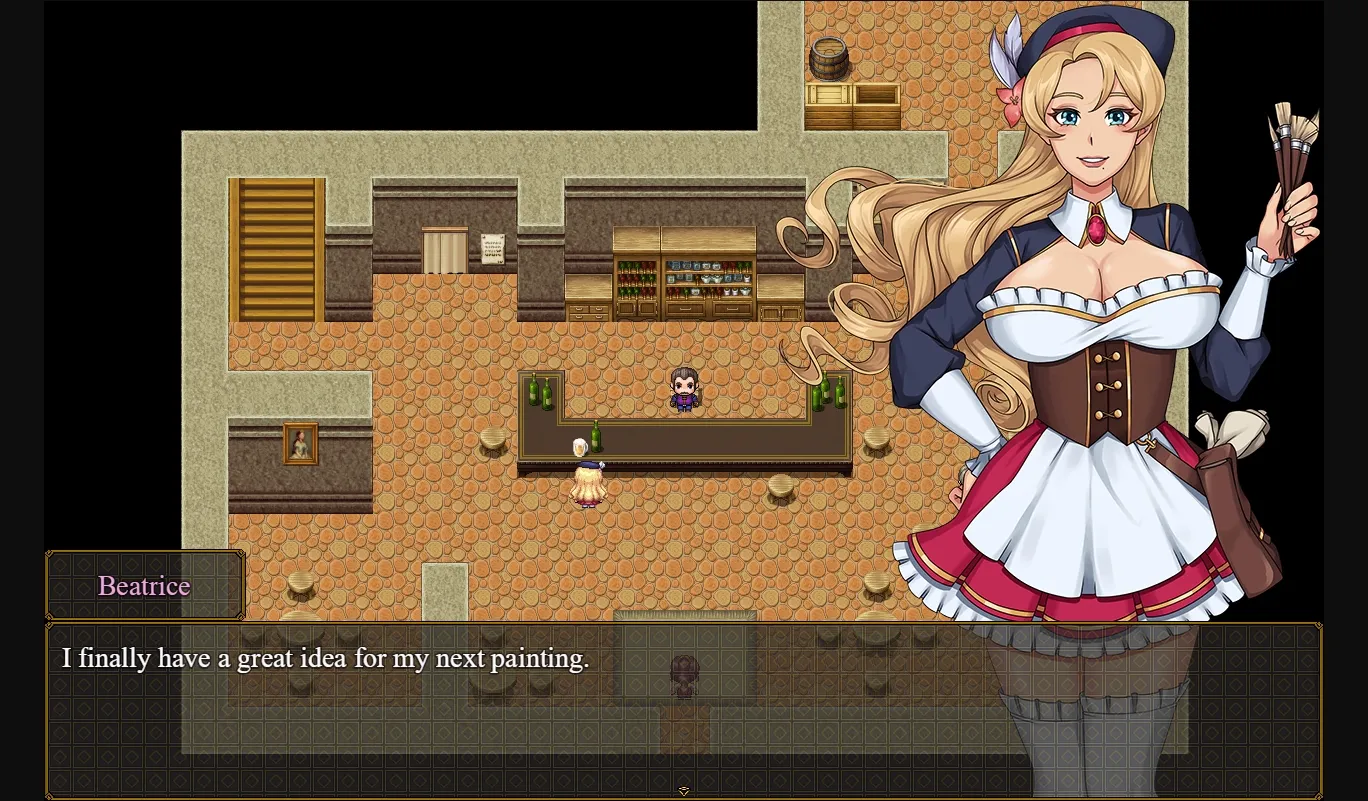Image resolution: width=1368 pixels, height=801 pixels.
Task: Click the bartender NPC behind the counter
Action: pyautogui.click(x=686, y=388)
